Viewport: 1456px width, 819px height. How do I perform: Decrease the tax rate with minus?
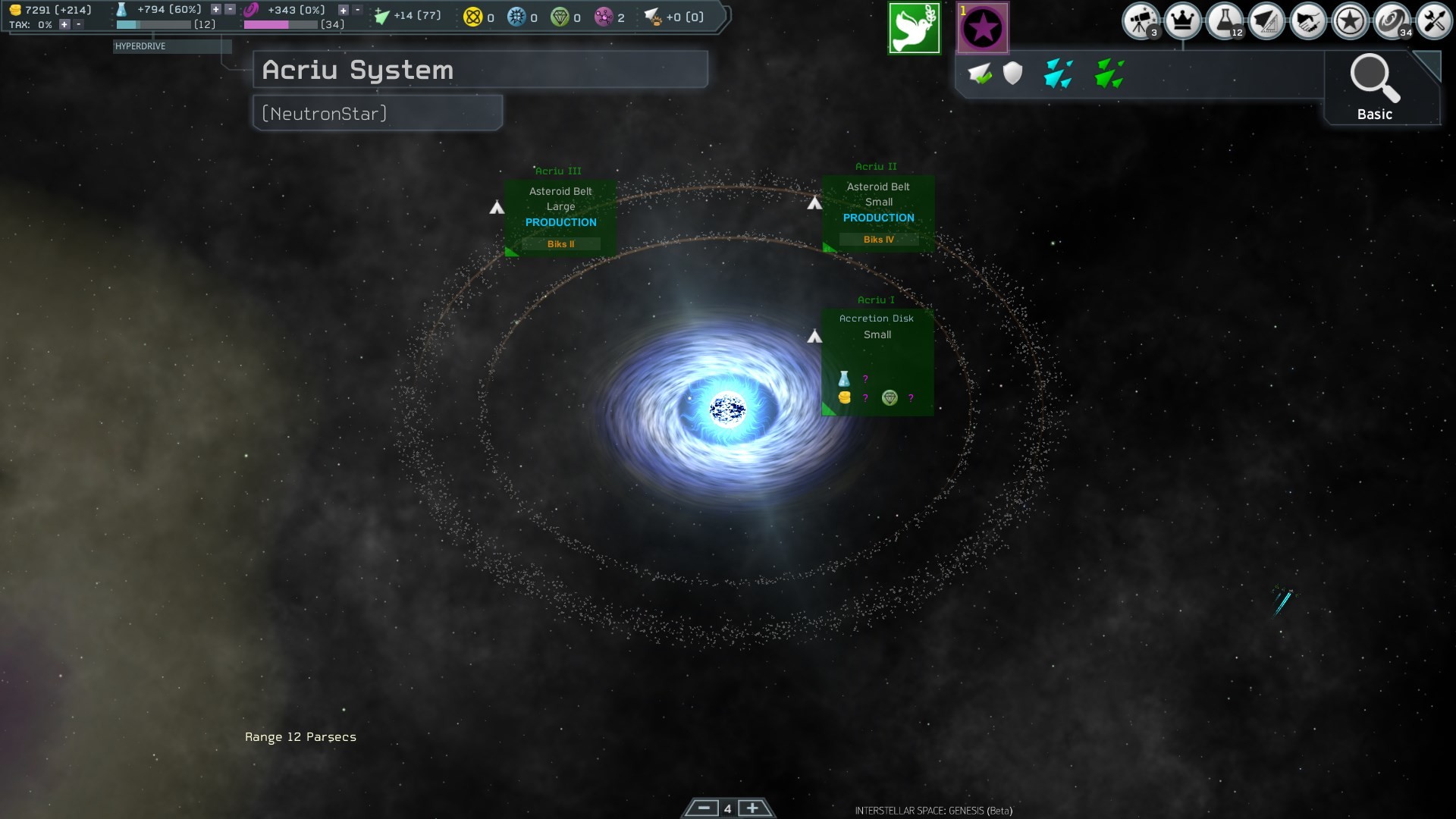click(x=77, y=24)
